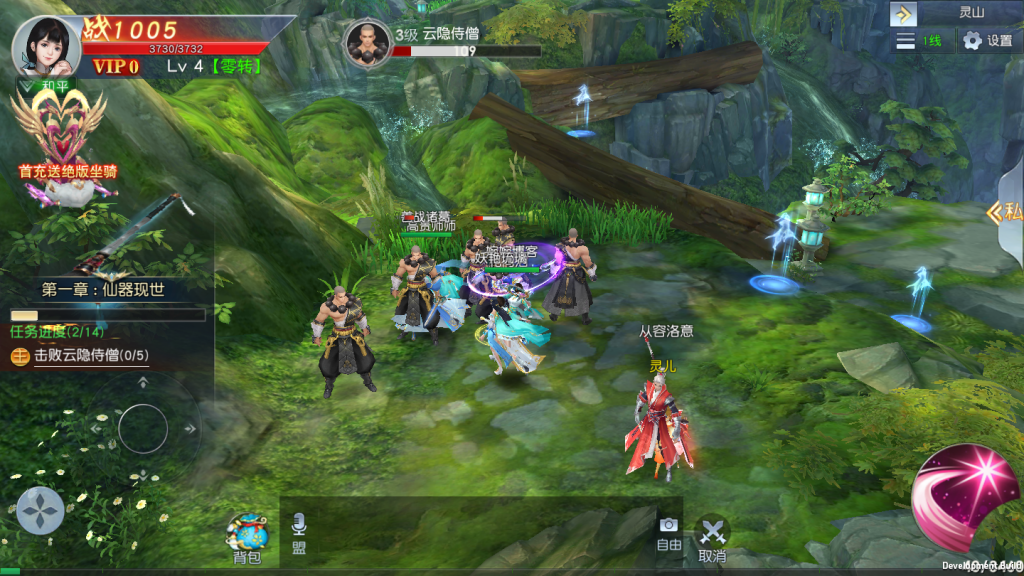Tap the VIP 0 badge
This screenshot has width=1024, height=576.
116,67
